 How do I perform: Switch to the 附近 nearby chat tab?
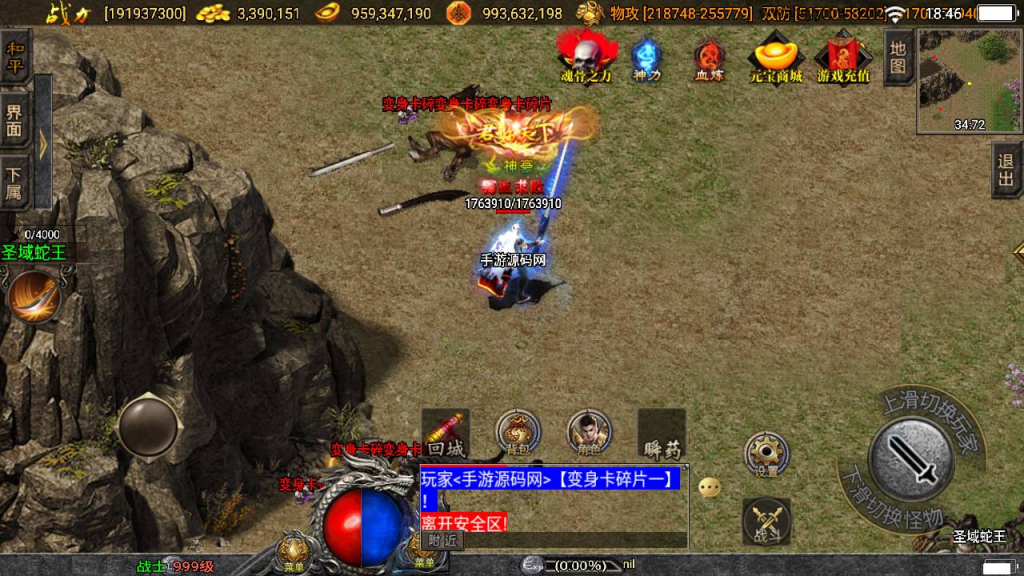(x=442, y=539)
